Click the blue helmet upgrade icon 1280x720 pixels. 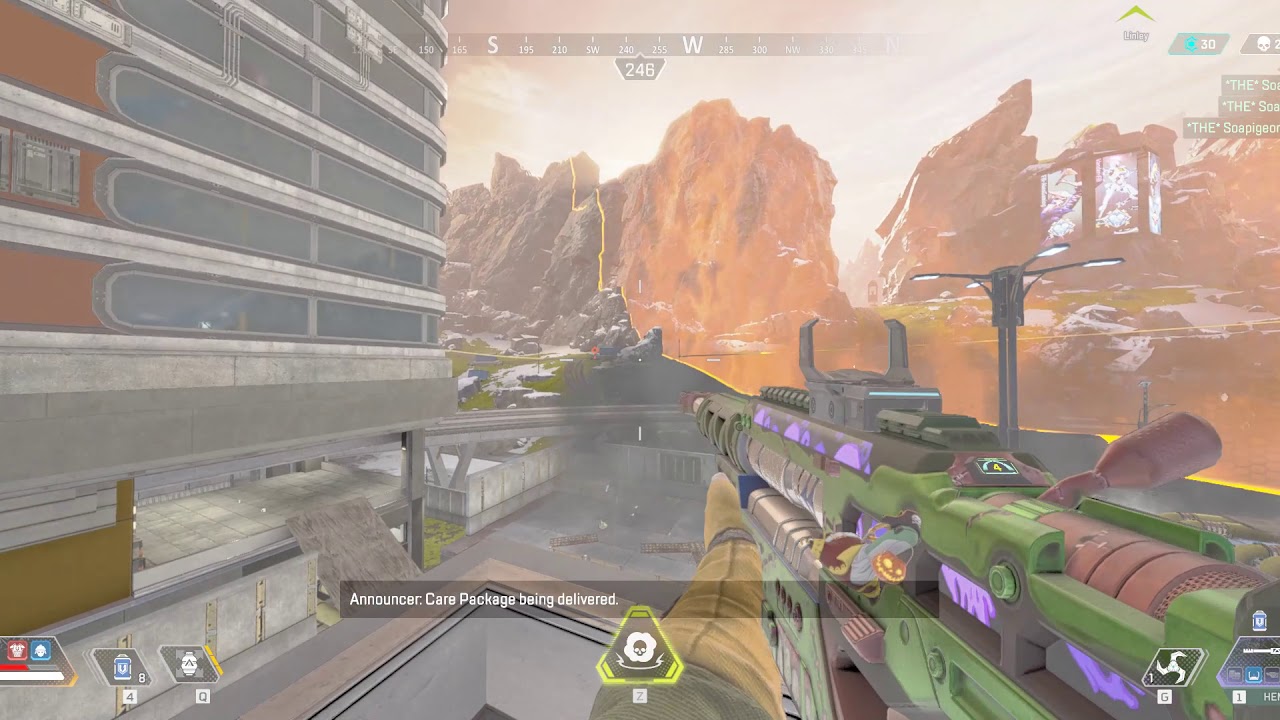pos(41,650)
